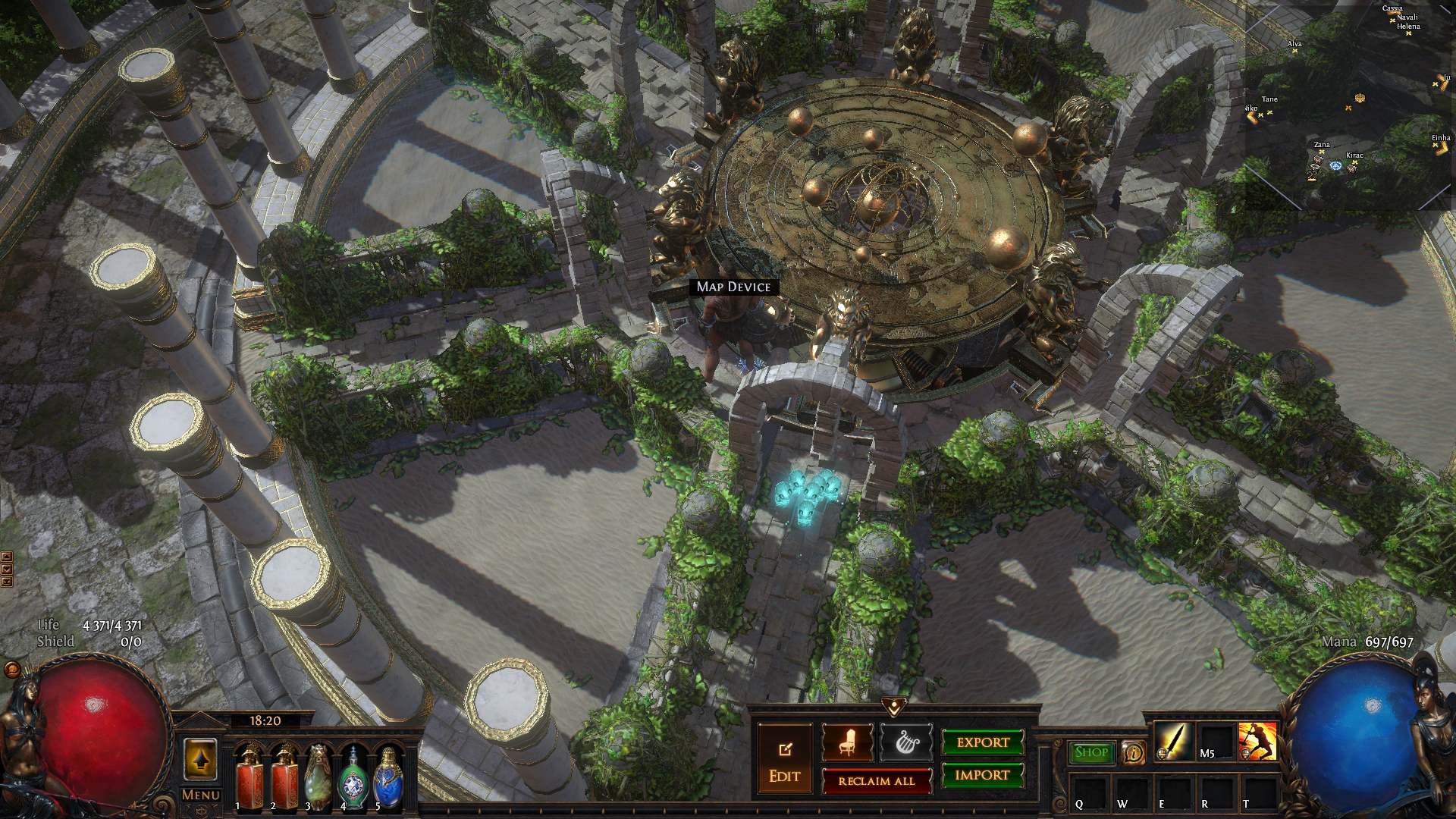Export the hideout layout
The image size is (1456, 819).
(x=983, y=742)
